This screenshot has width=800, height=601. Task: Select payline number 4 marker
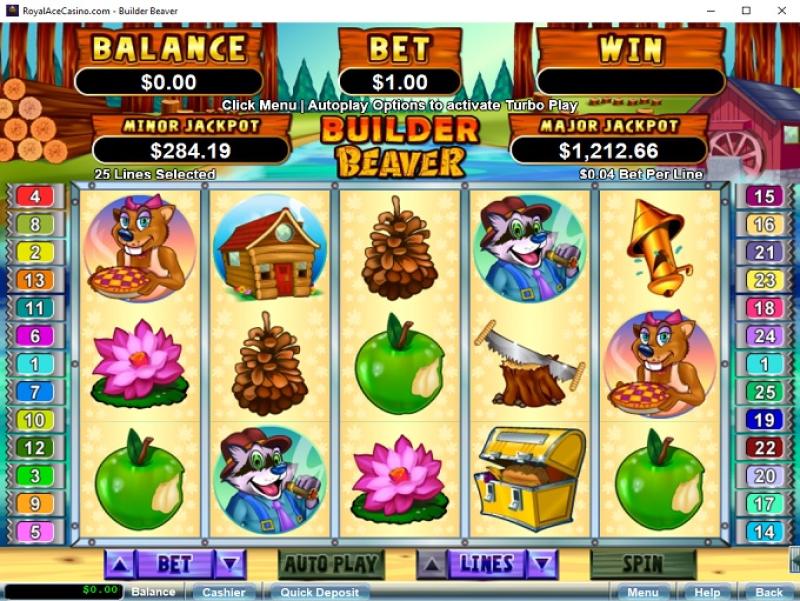[x=35, y=197]
